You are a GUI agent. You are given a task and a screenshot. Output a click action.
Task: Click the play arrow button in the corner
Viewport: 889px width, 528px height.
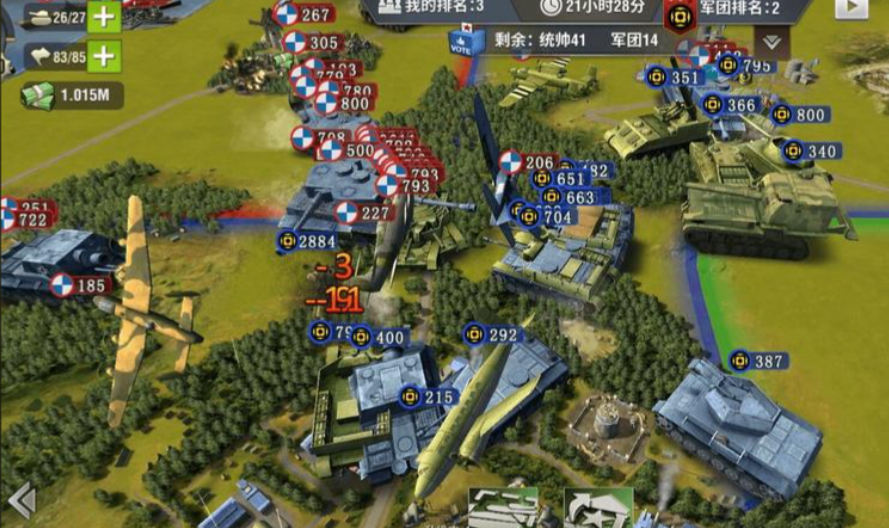tap(851, 8)
